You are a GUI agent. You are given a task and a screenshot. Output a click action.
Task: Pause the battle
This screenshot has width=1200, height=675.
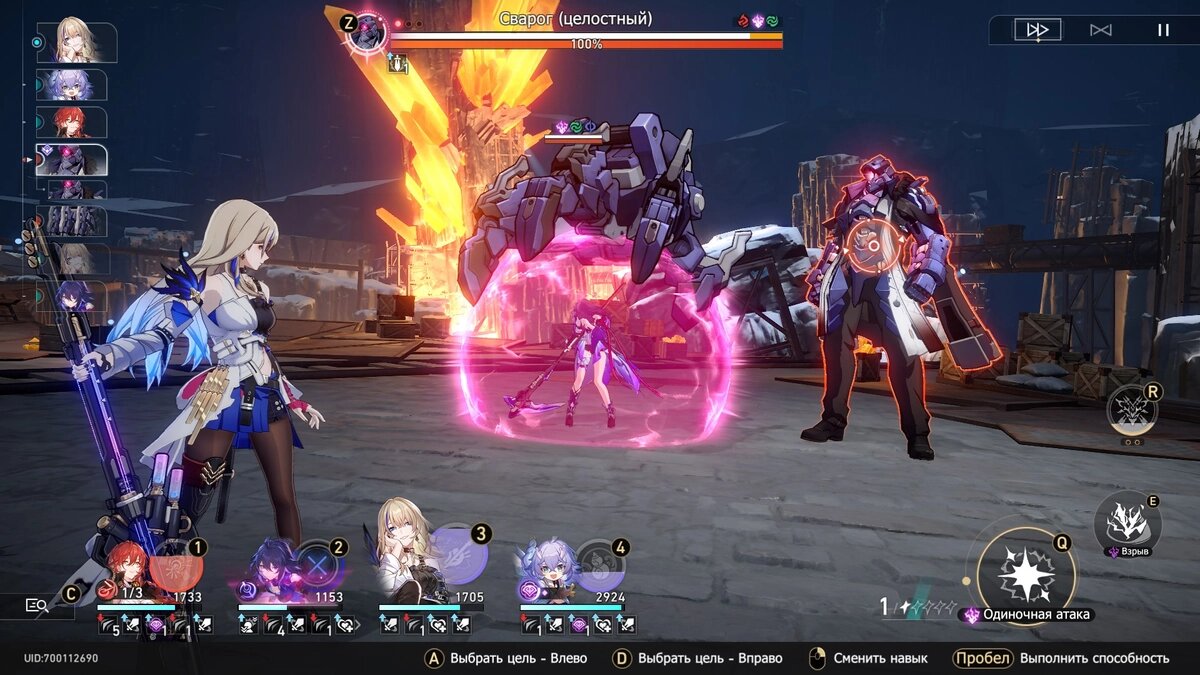(1162, 30)
